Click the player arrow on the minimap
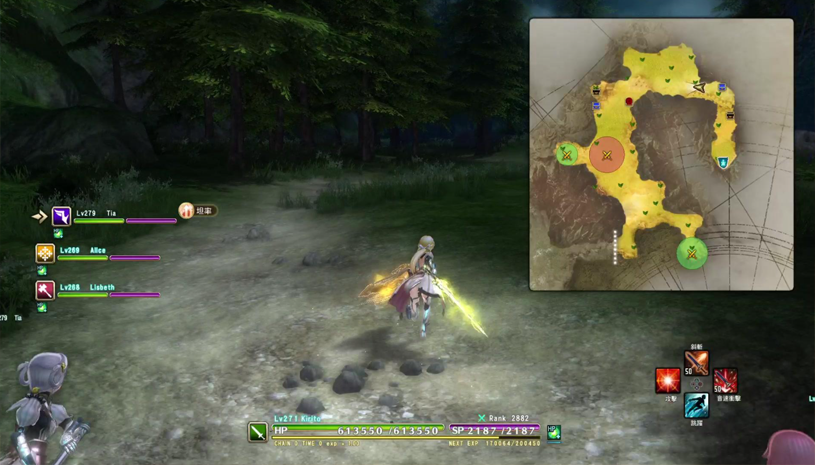The width and height of the screenshot is (815, 465). tap(699, 88)
